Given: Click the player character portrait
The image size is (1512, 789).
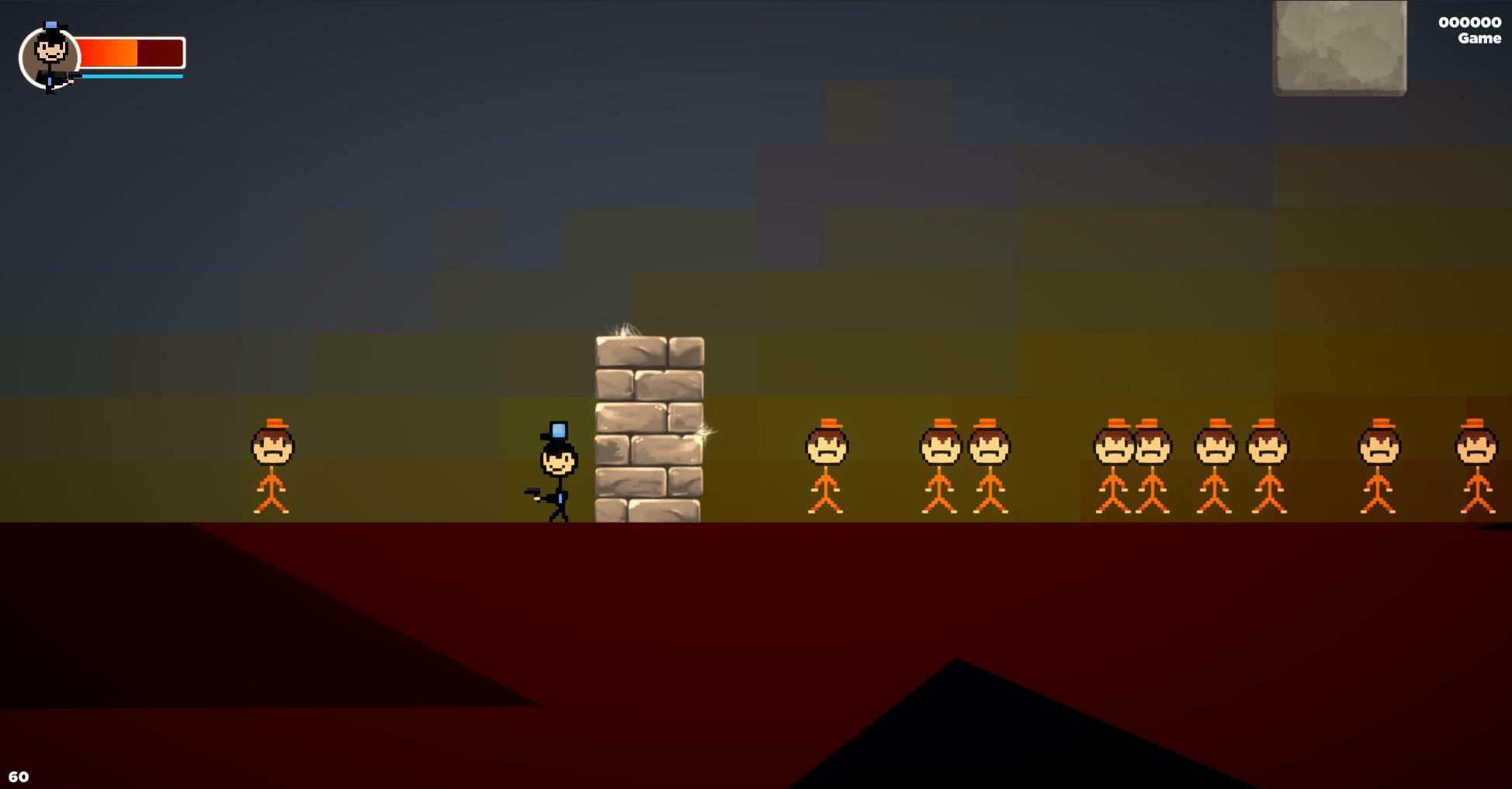Looking at the screenshot, I should click(x=50, y=57).
